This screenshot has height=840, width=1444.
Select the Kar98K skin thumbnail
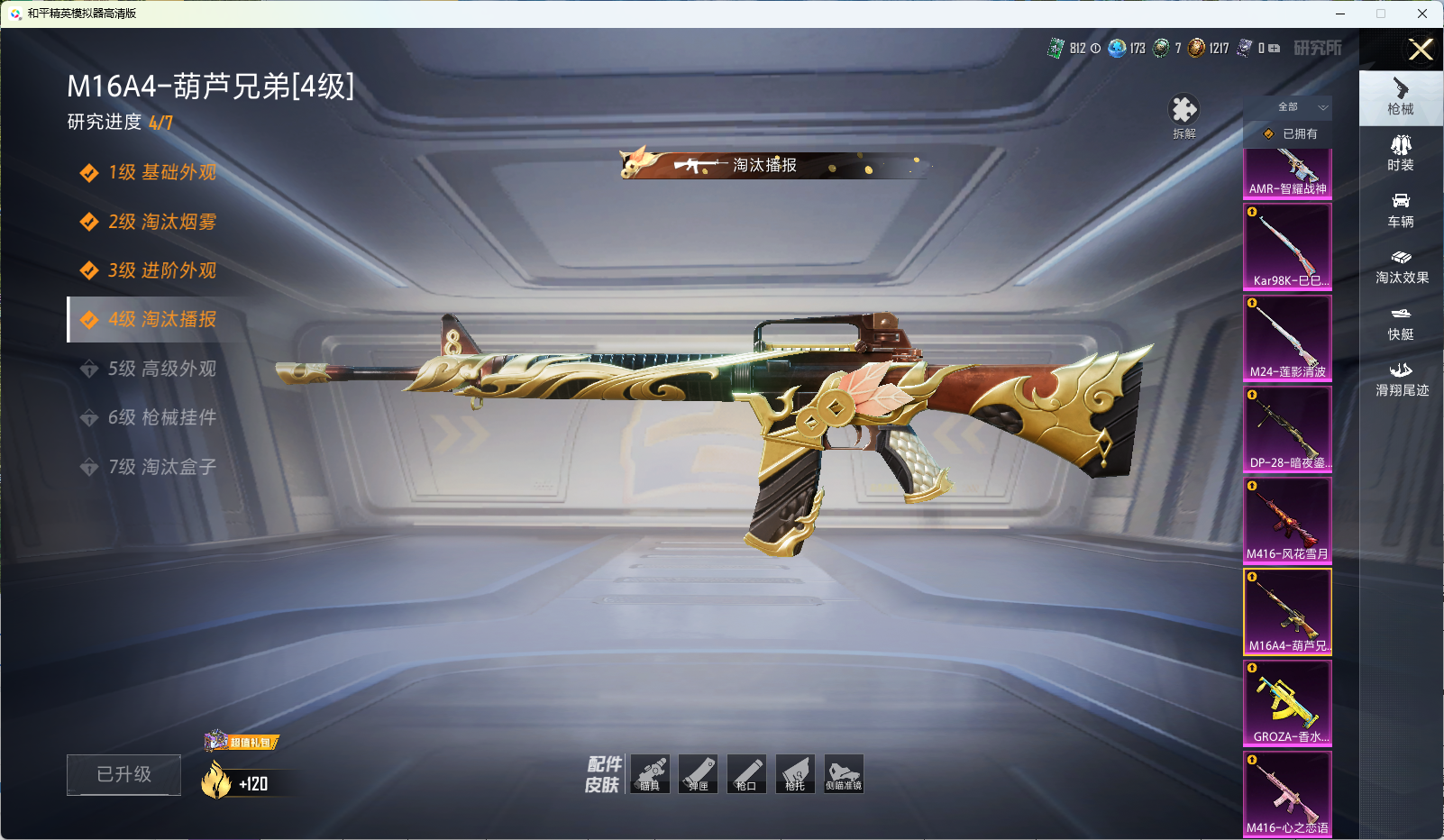pos(1287,246)
